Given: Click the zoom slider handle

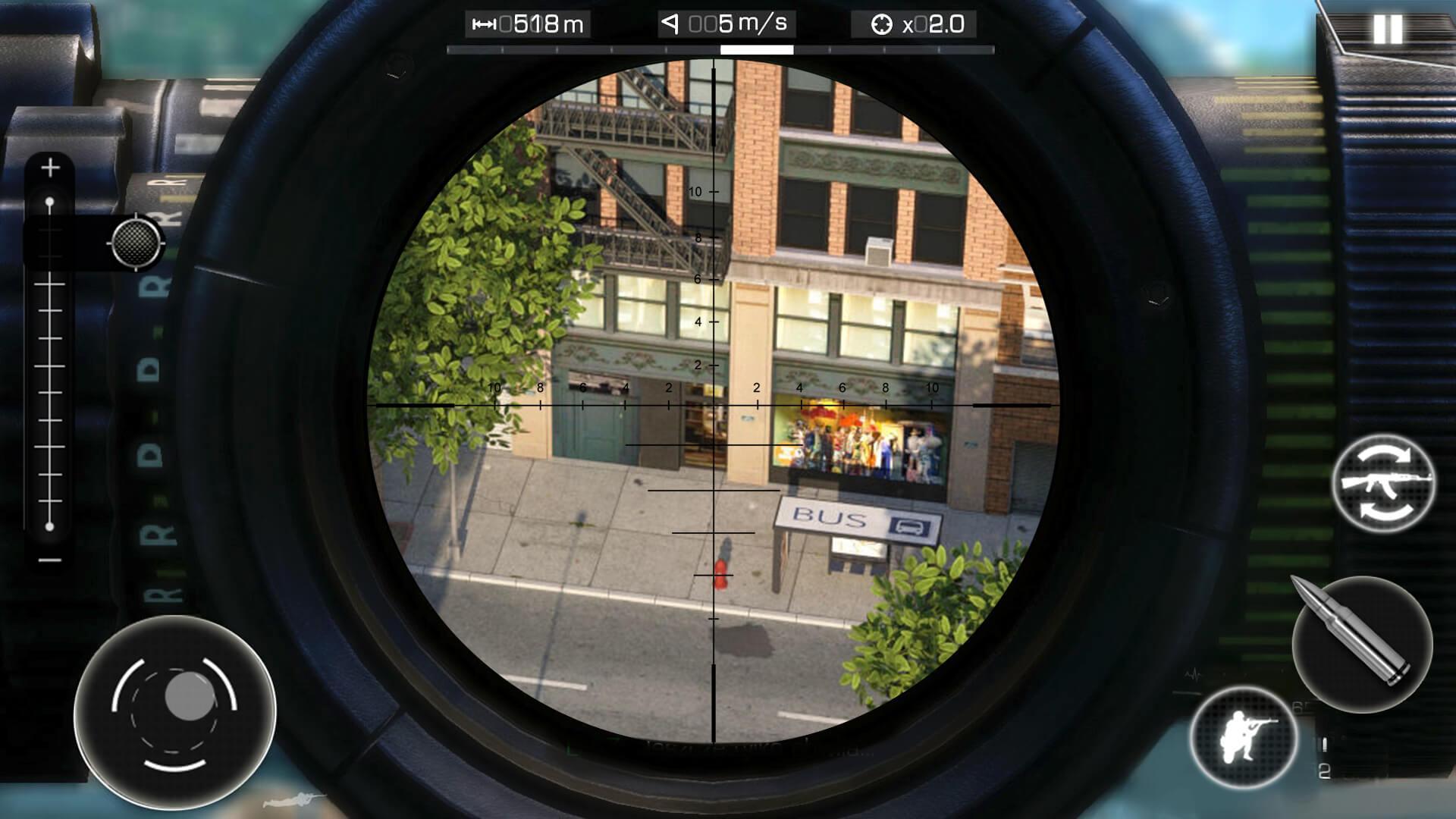Looking at the screenshot, I should tap(51, 200).
